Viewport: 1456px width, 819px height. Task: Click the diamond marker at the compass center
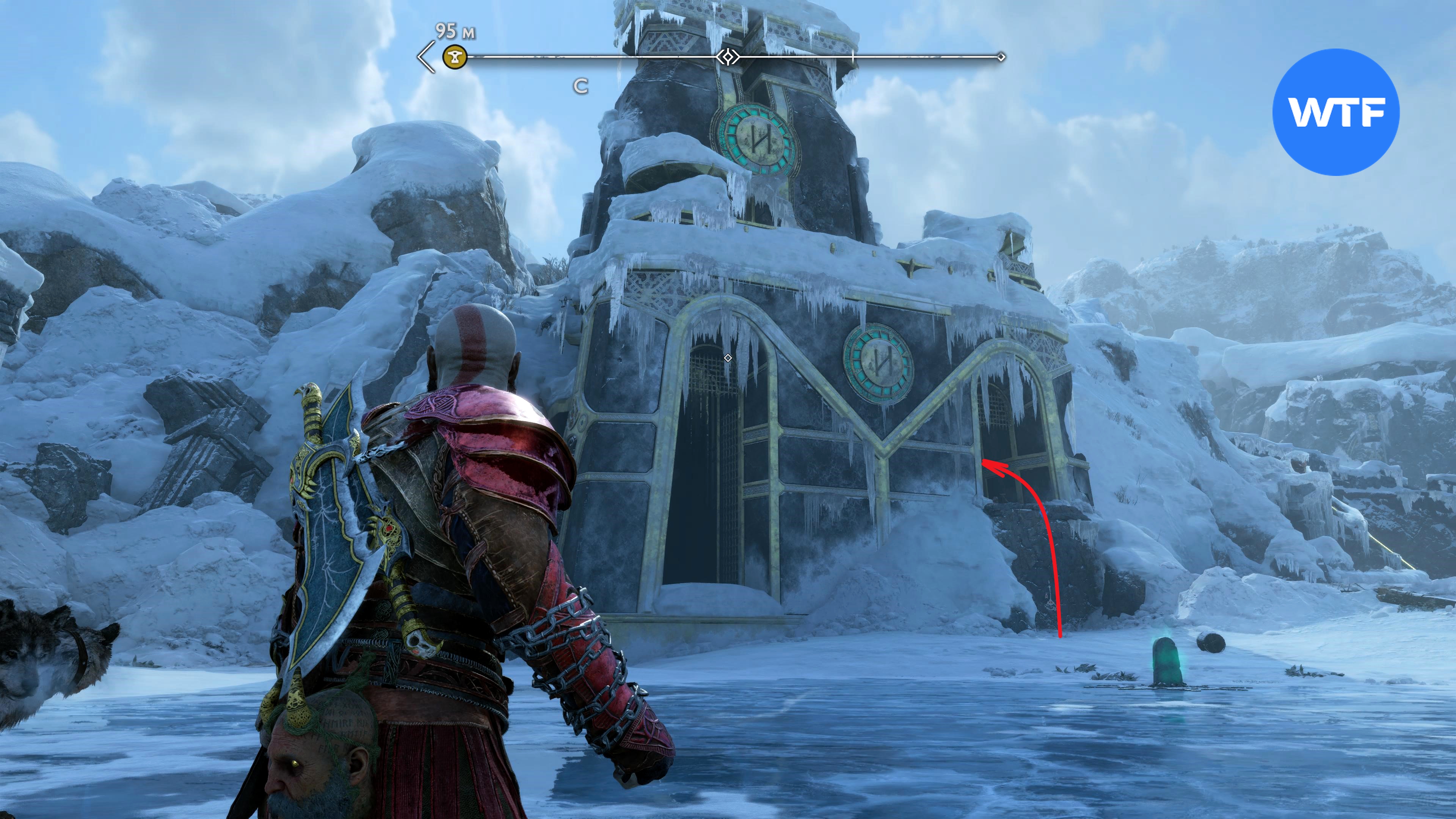point(728,57)
